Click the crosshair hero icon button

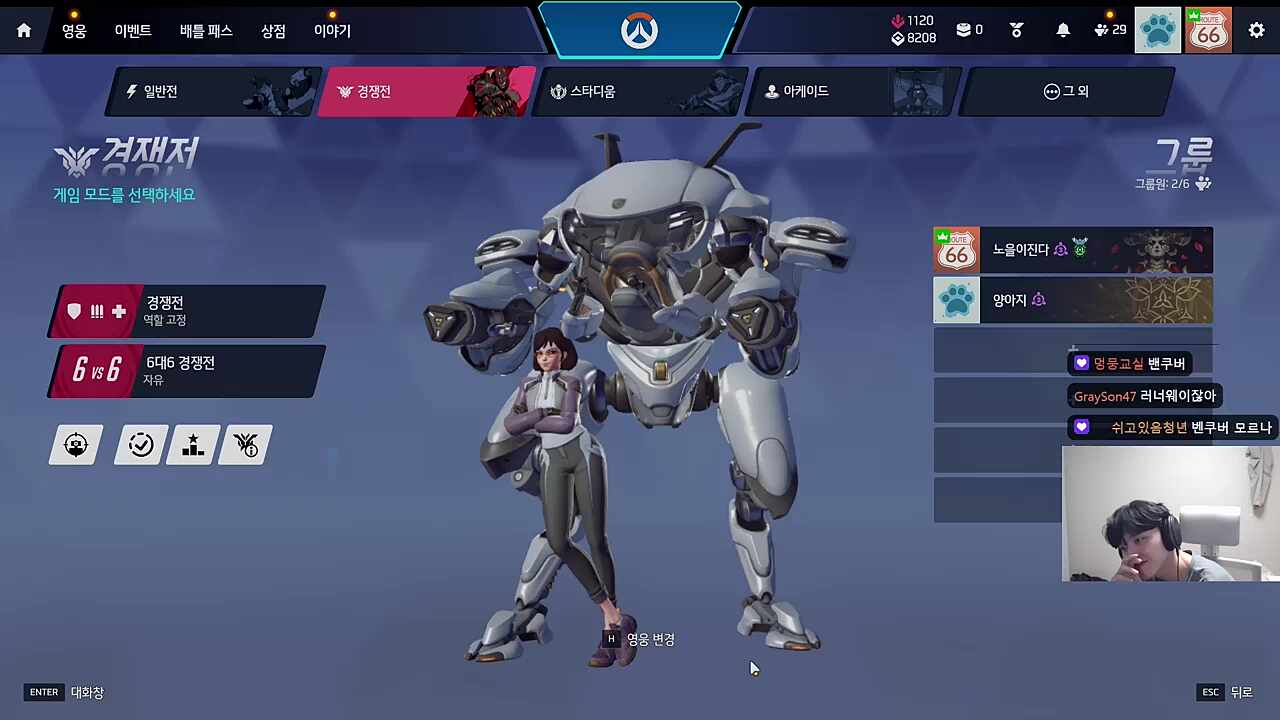(x=77, y=445)
